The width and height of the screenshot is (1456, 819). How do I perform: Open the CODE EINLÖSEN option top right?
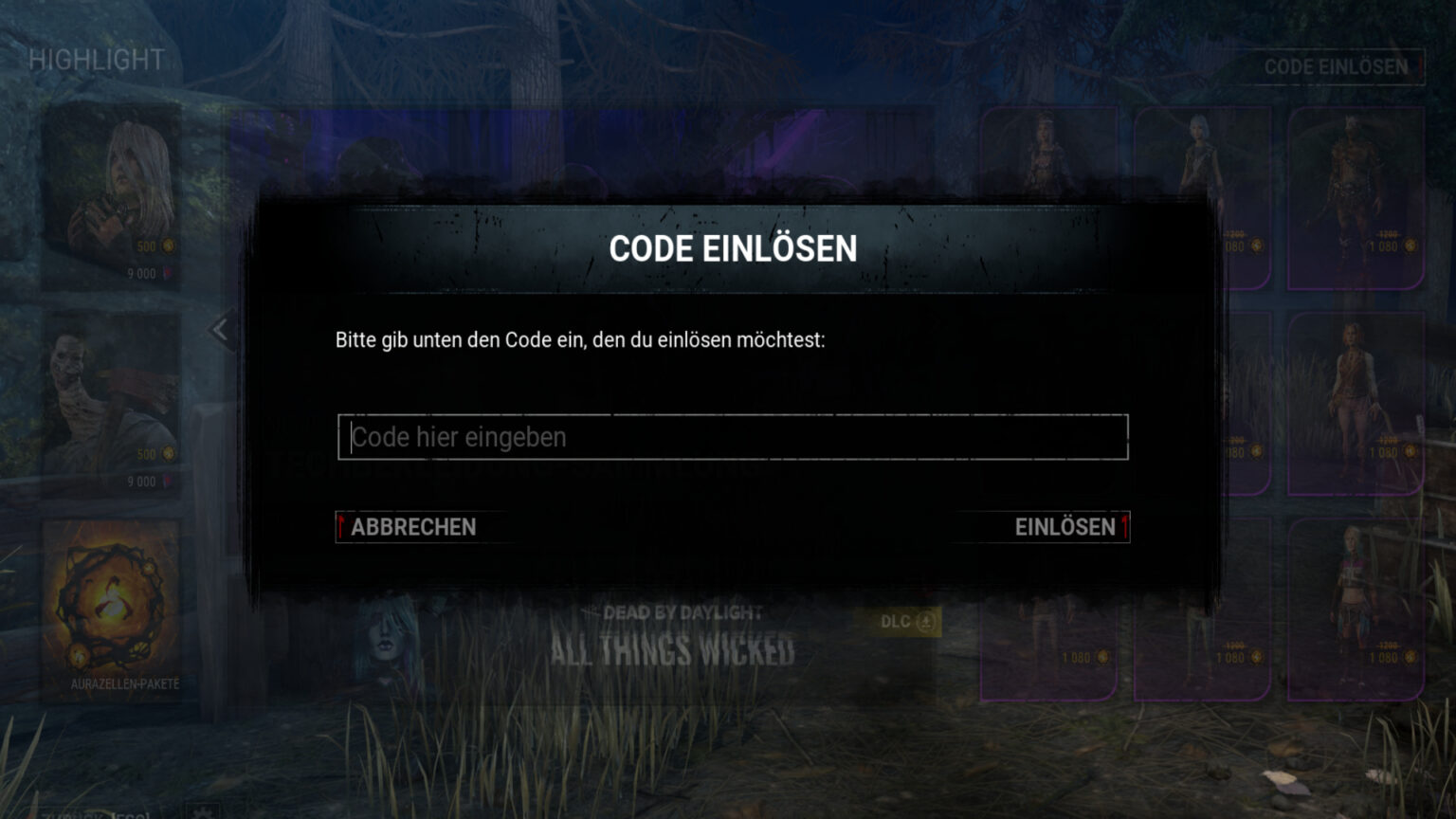click(1337, 67)
